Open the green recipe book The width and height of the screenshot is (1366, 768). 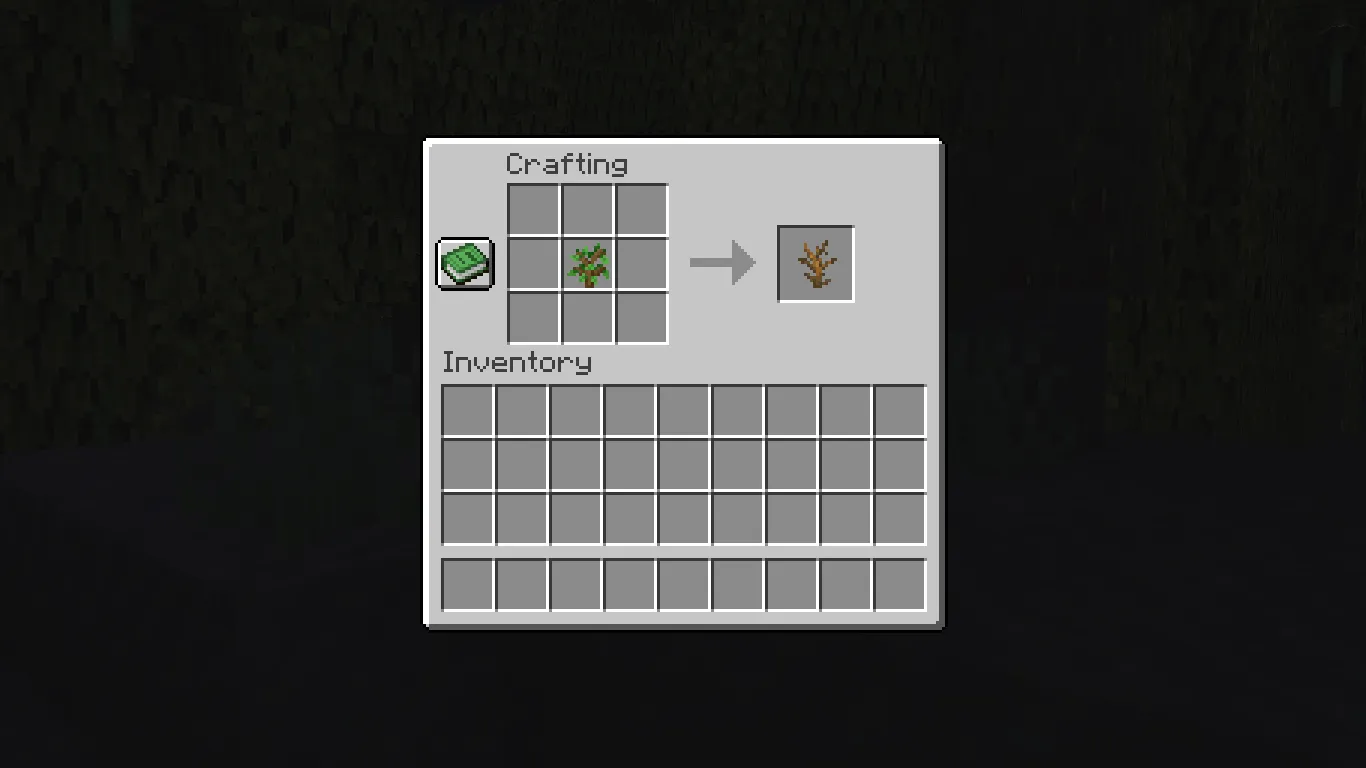464,263
